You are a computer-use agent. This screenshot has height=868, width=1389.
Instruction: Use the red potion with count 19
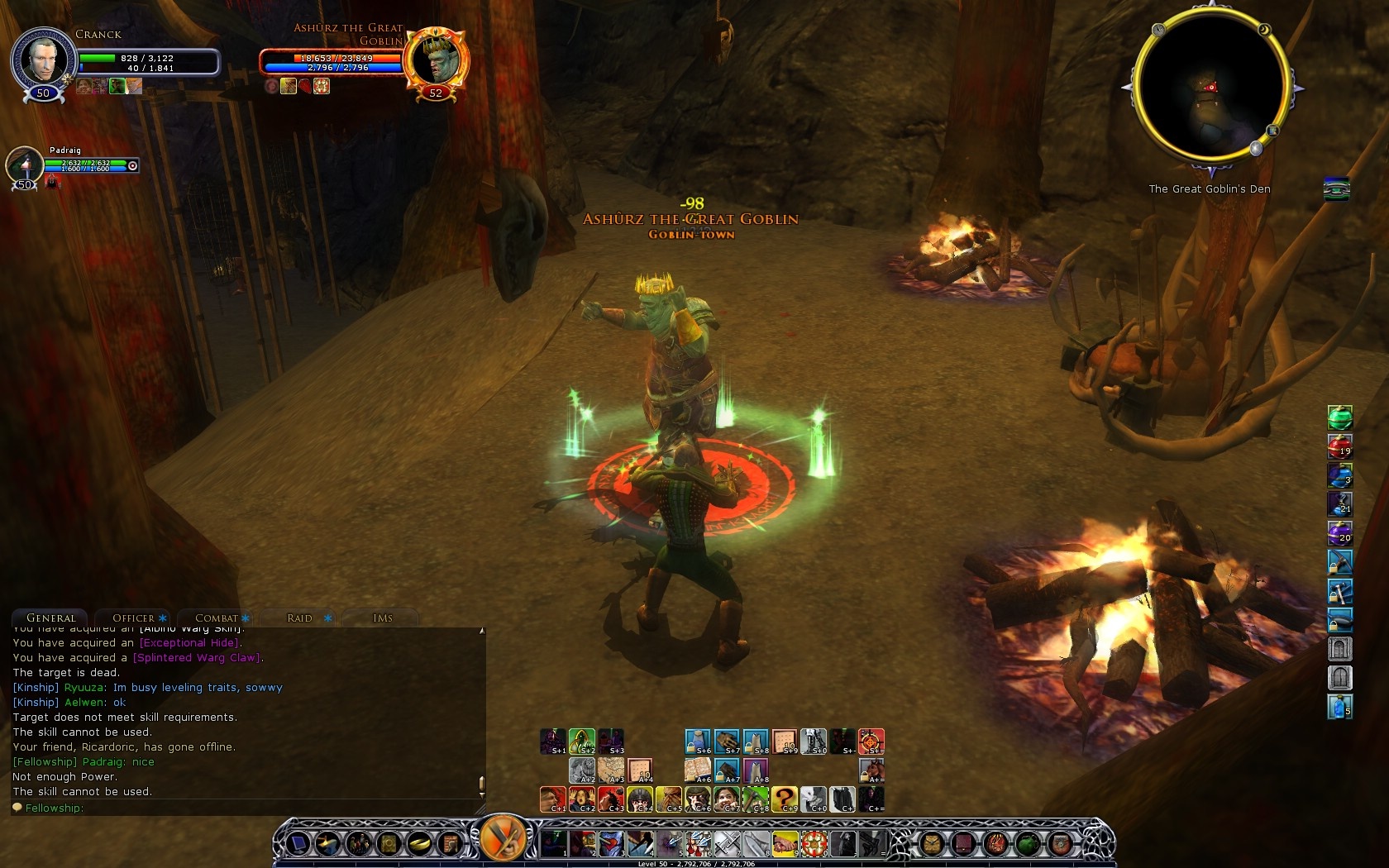(x=1339, y=446)
